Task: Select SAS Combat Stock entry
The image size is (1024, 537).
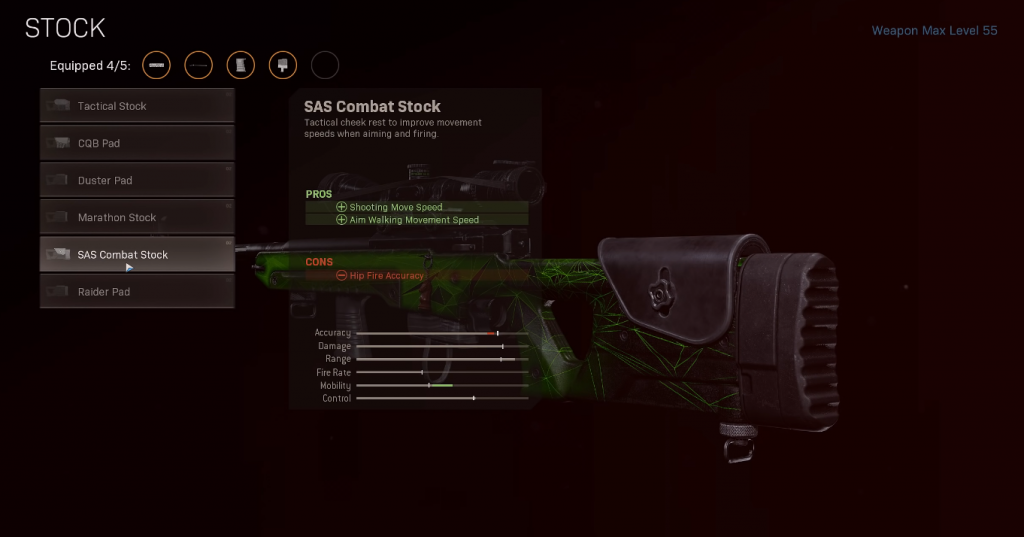Action: tap(137, 254)
